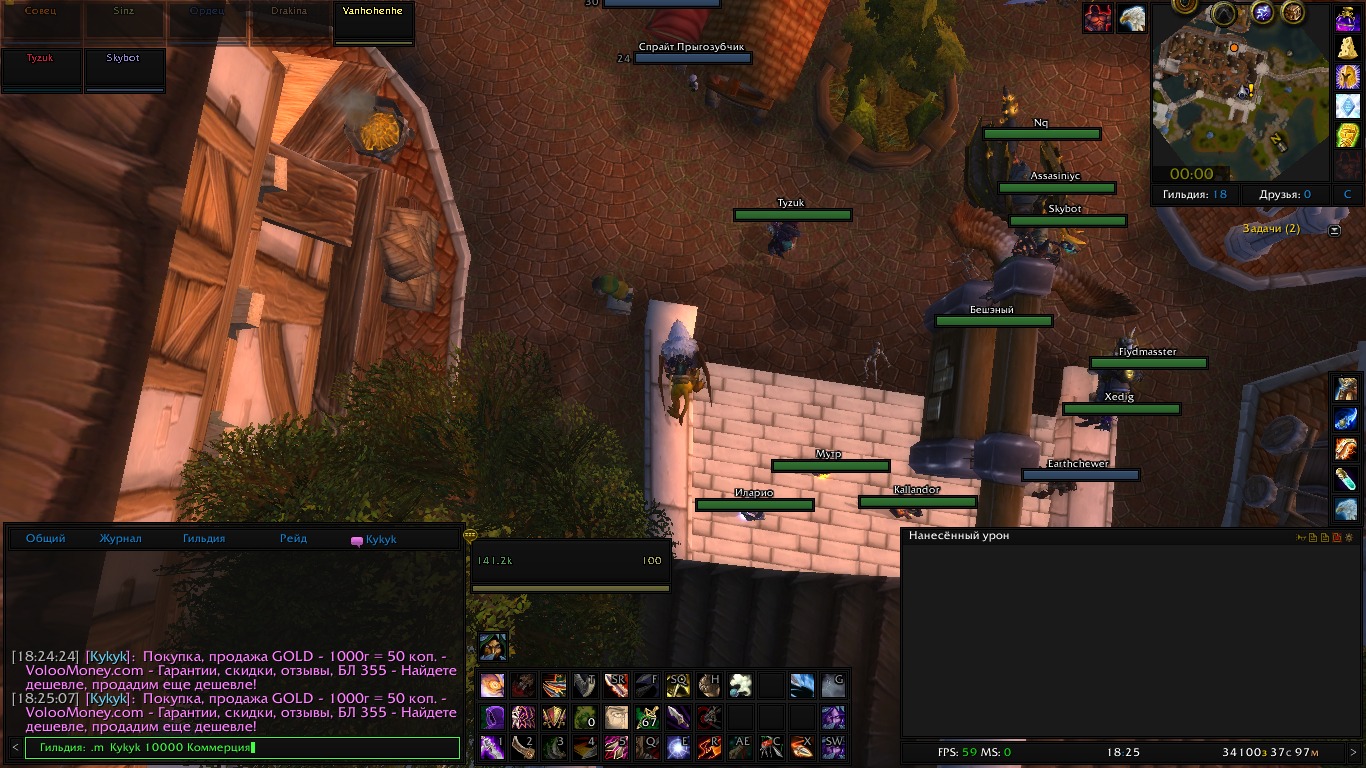Target Tyzuk's raid frame
This screenshot has width=1366, height=768.
[x=41, y=70]
